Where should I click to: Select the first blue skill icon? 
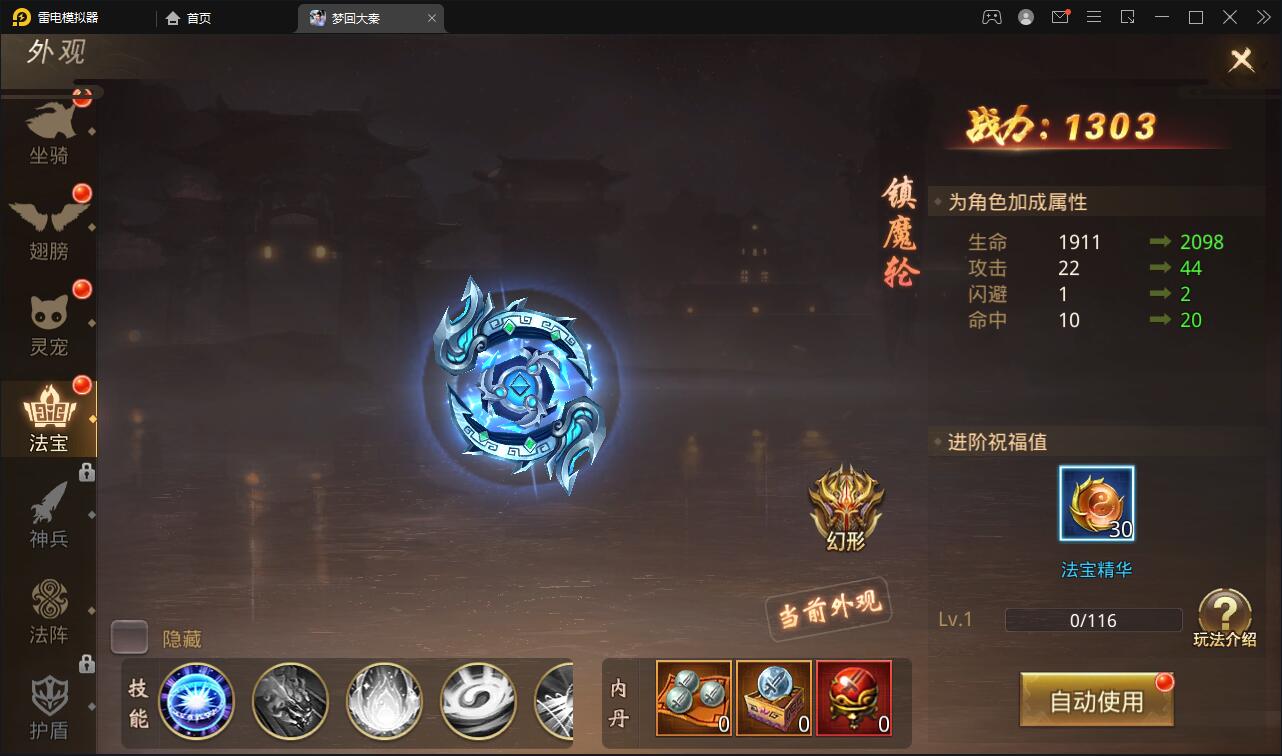click(x=197, y=700)
